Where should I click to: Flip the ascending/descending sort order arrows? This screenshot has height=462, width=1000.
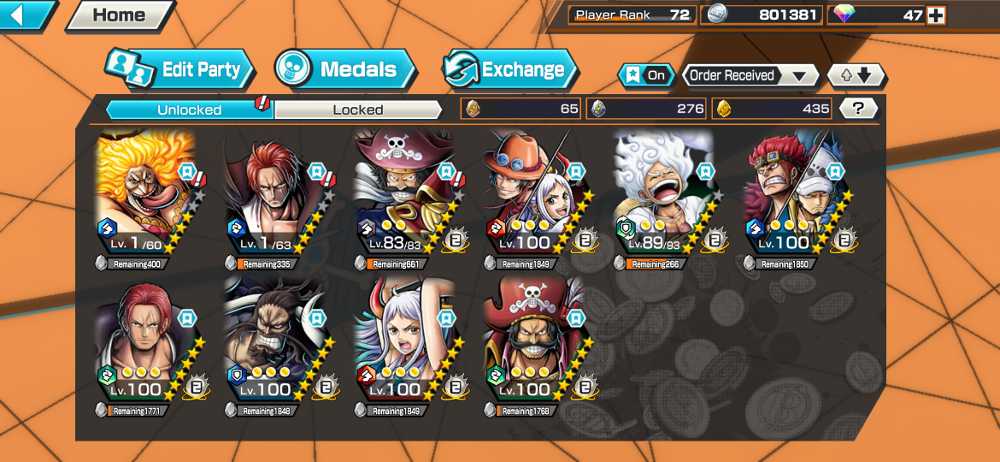[856, 75]
